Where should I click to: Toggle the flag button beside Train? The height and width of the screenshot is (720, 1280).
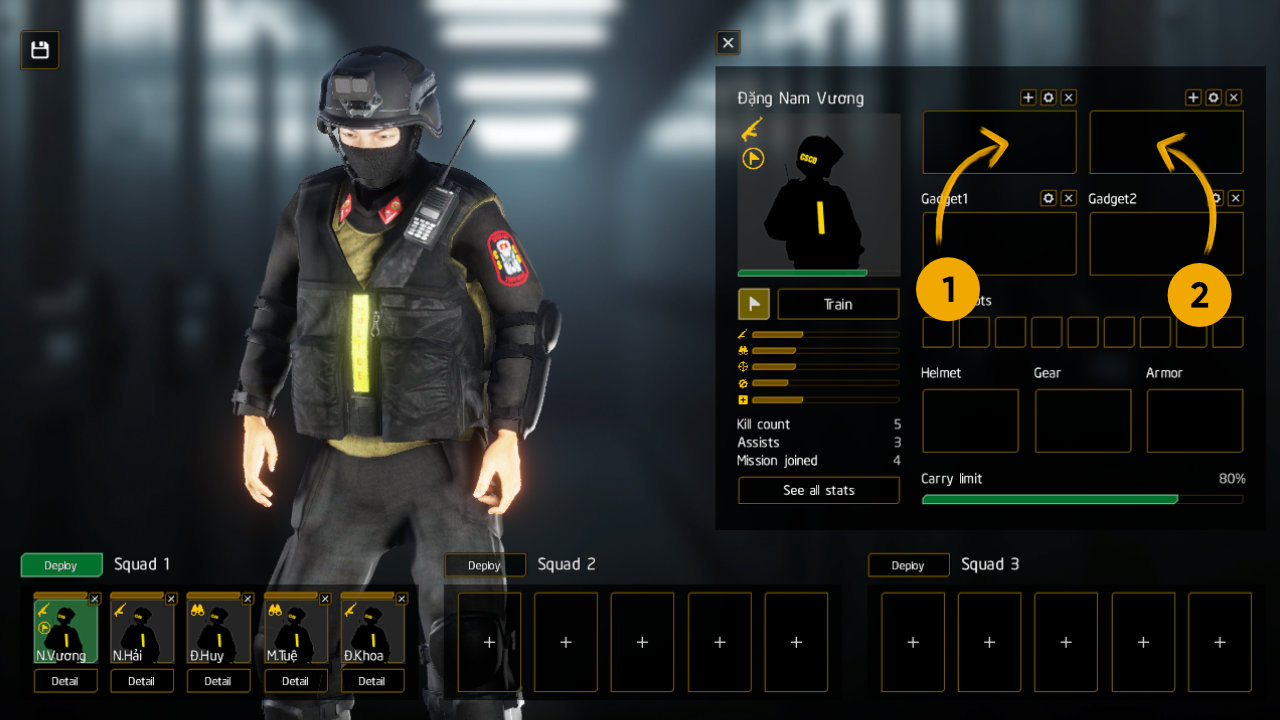tap(753, 304)
